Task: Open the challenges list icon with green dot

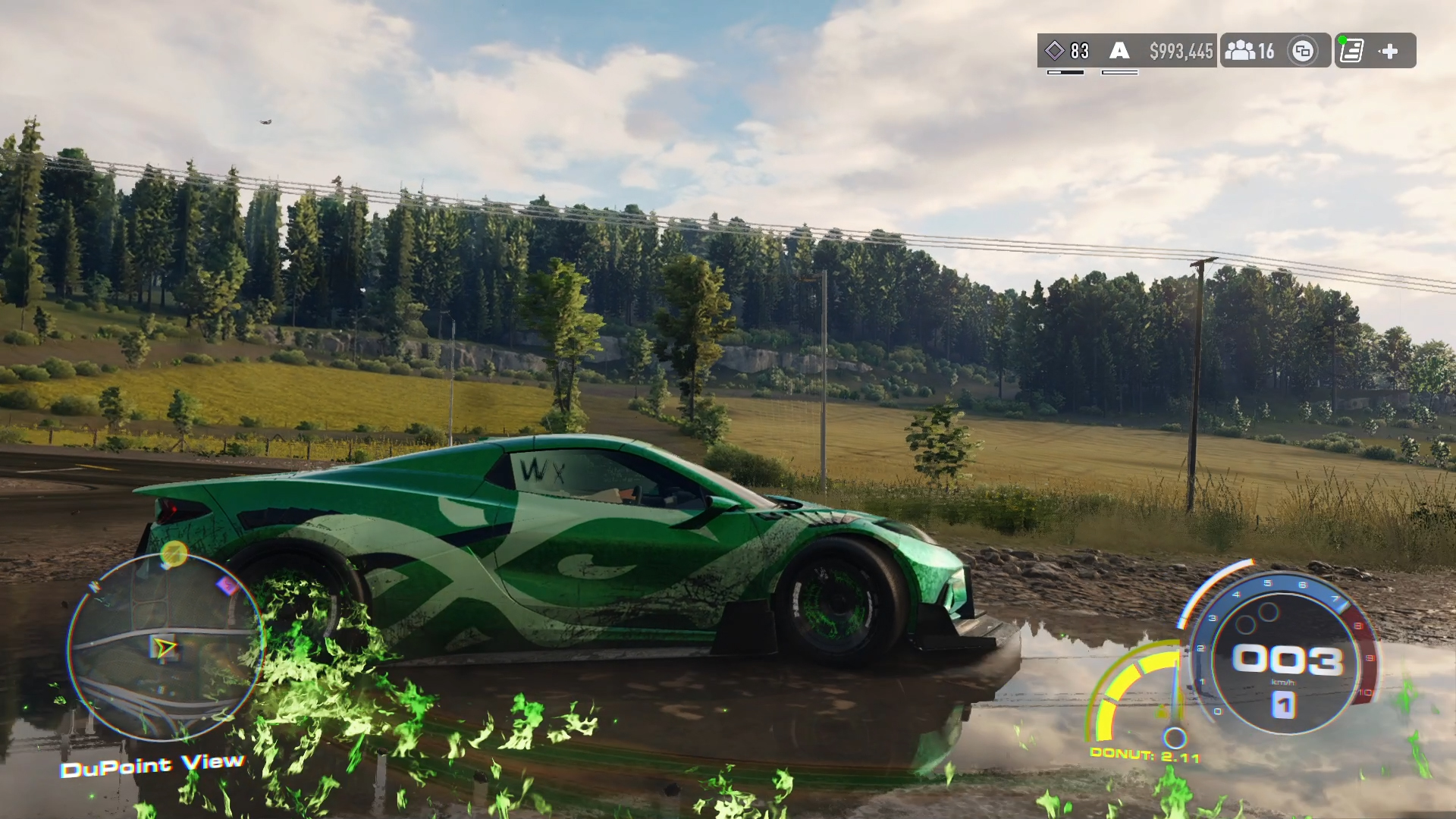Action: tap(1351, 51)
